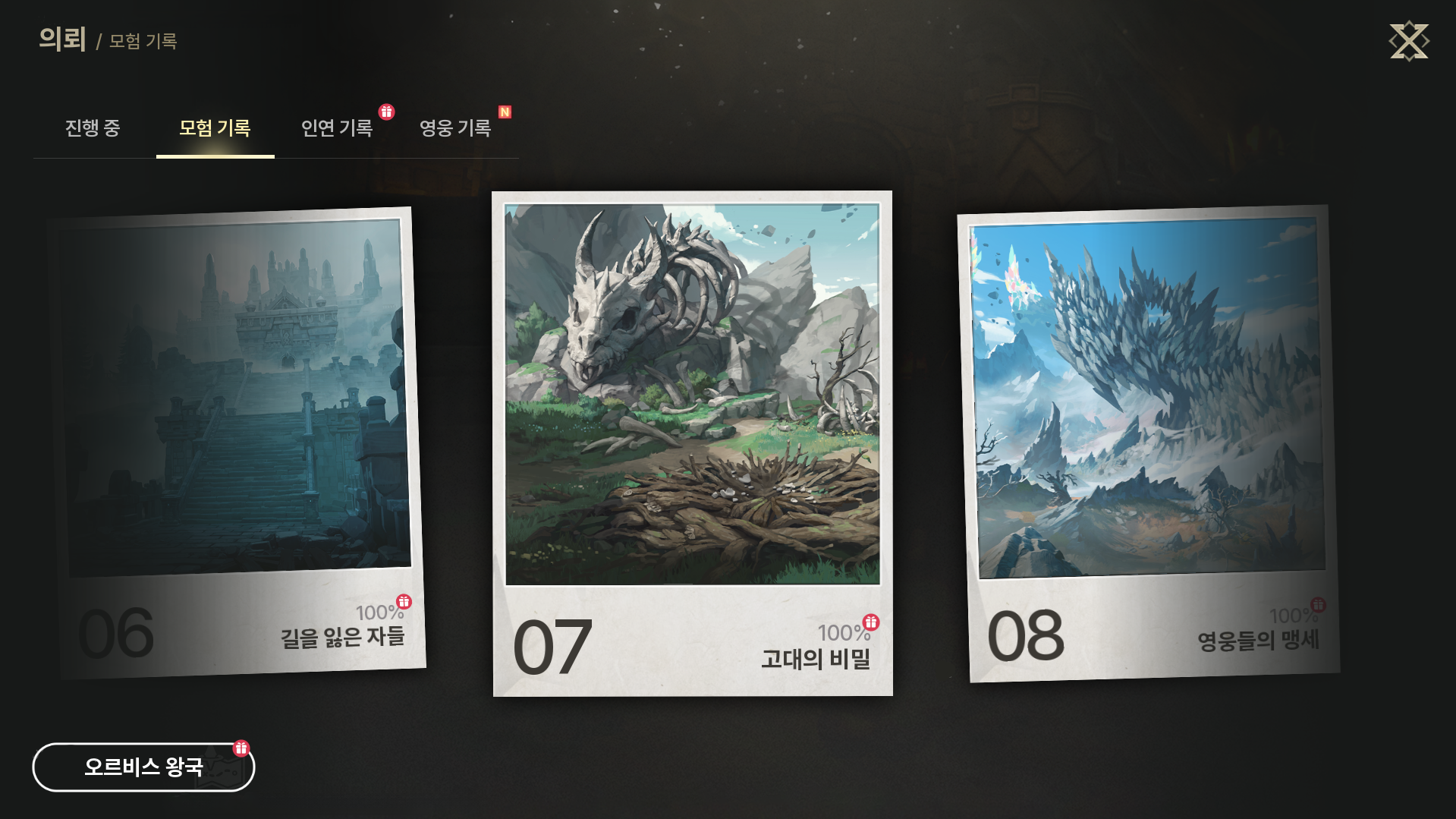Claim the gift icon on chapter 07
The width and height of the screenshot is (1456, 819).
click(871, 622)
